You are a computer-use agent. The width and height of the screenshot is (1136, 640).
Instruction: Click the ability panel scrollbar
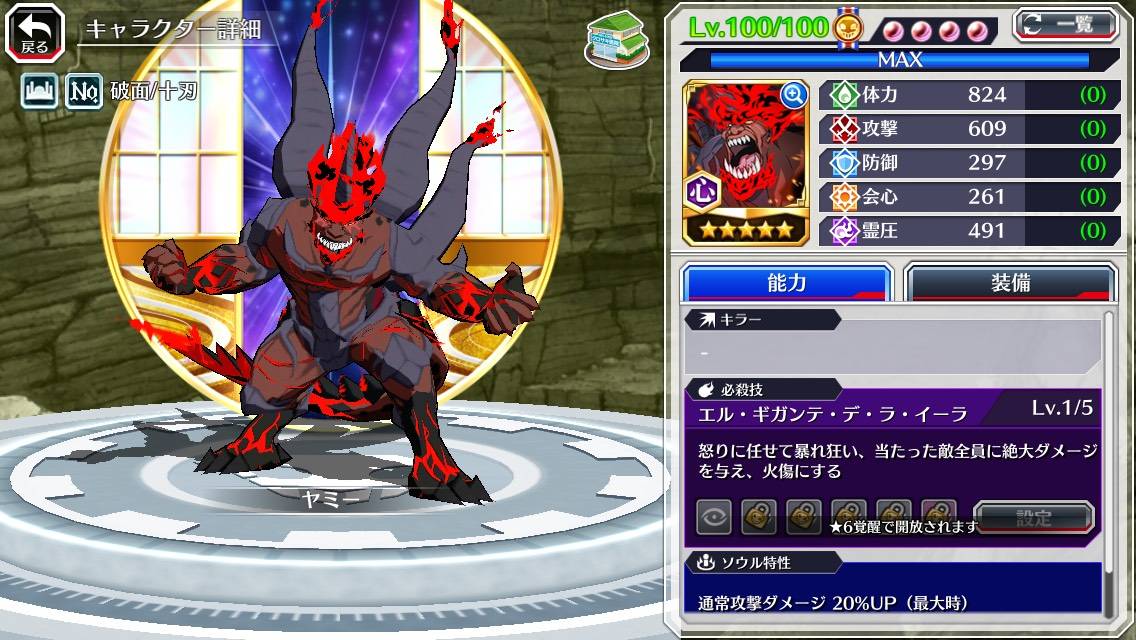[x=1108, y=460]
